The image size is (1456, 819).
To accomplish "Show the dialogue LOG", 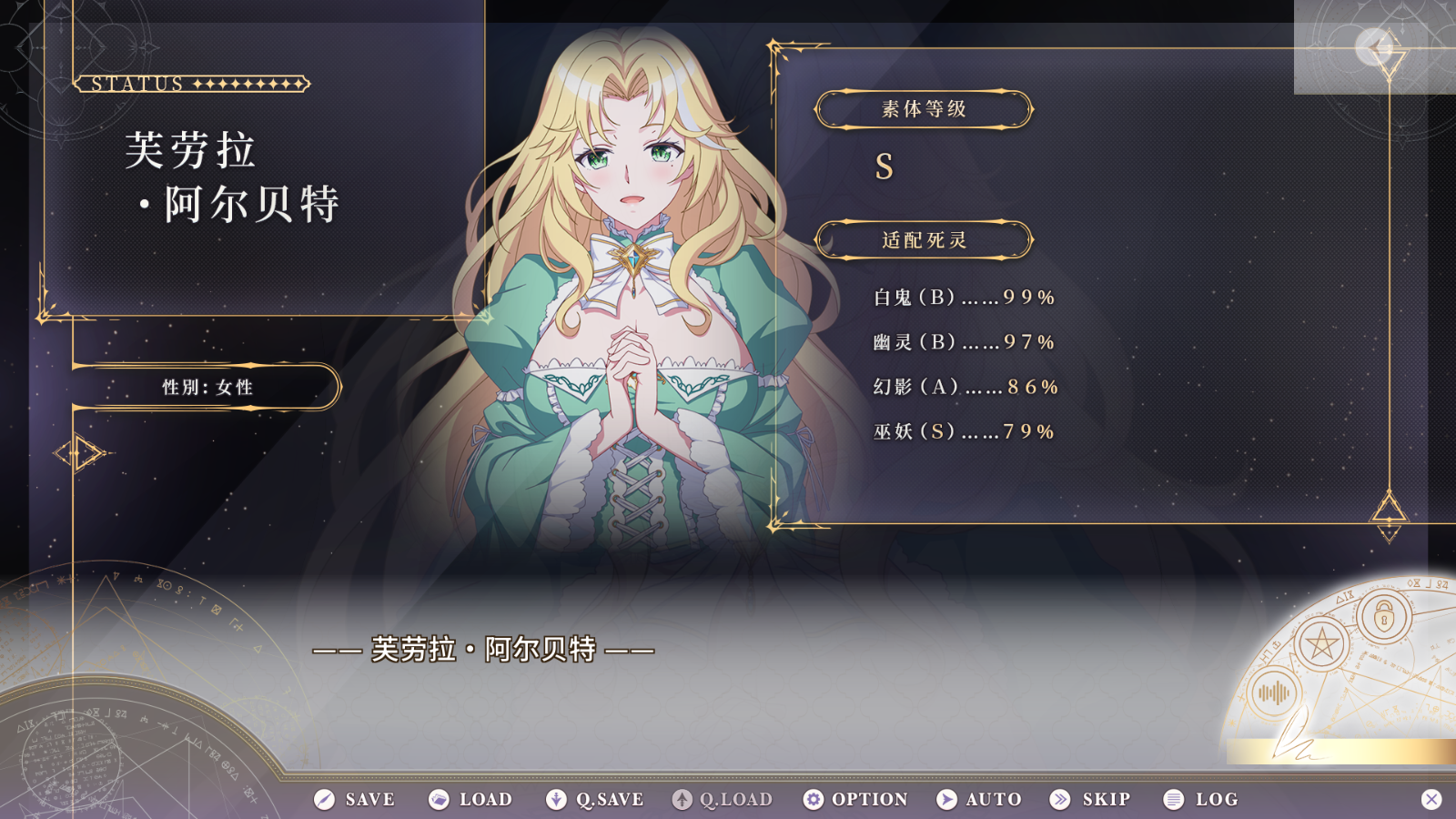I will pyautogui.click(x=1201, y=799).
